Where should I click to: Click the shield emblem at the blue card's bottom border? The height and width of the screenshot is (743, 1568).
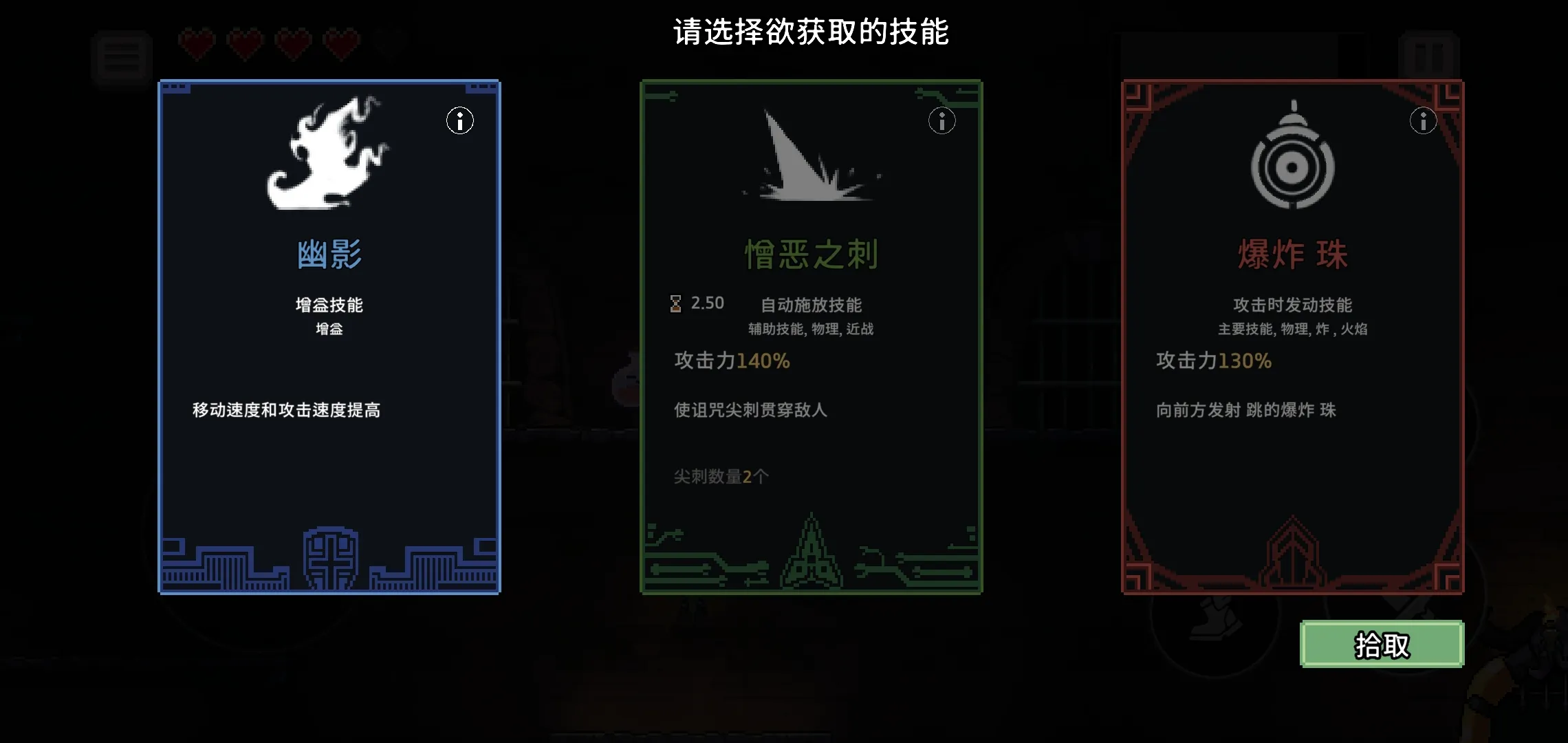pos(329,557)
